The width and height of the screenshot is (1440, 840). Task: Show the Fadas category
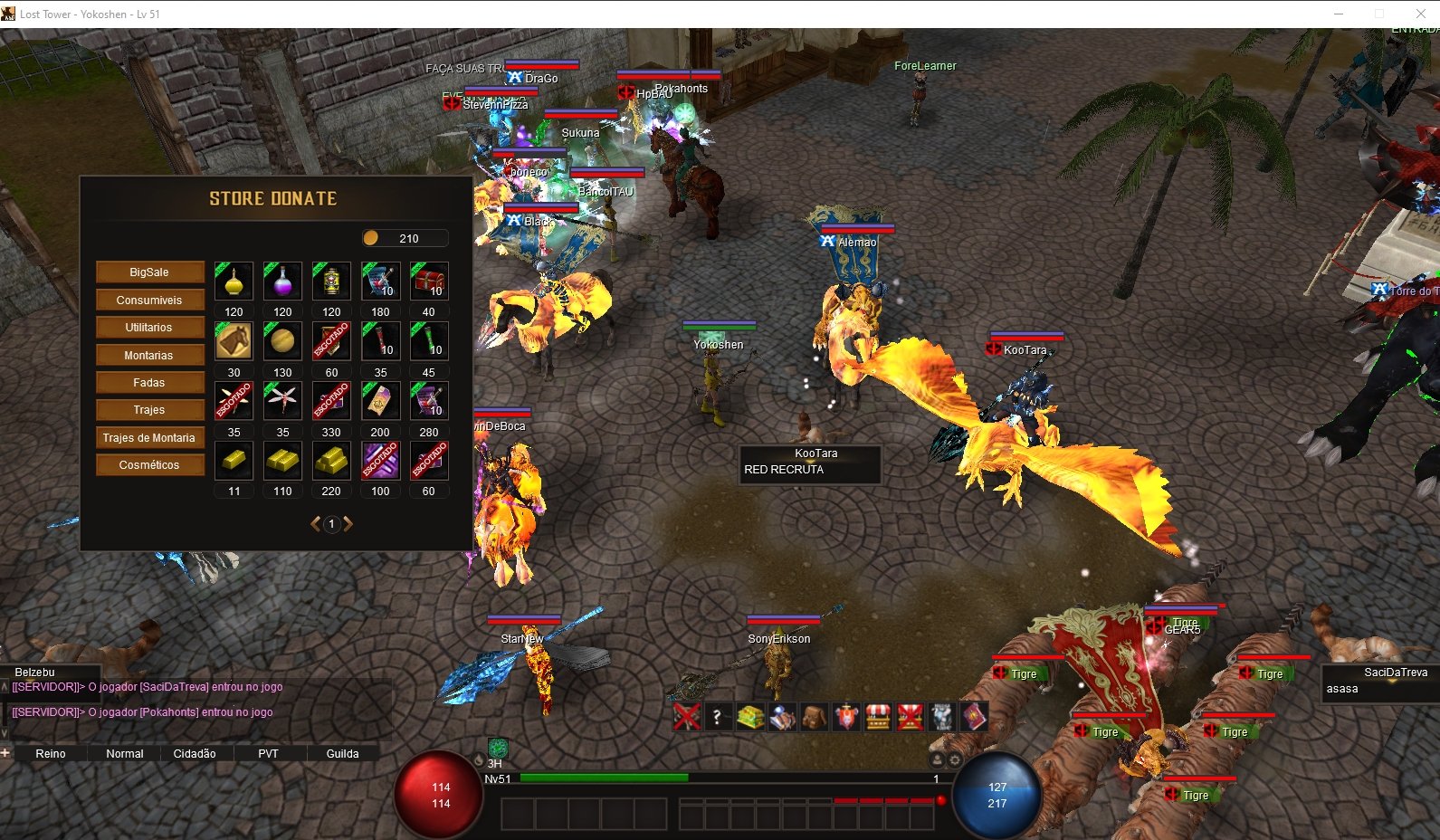(x=149, y=383)
